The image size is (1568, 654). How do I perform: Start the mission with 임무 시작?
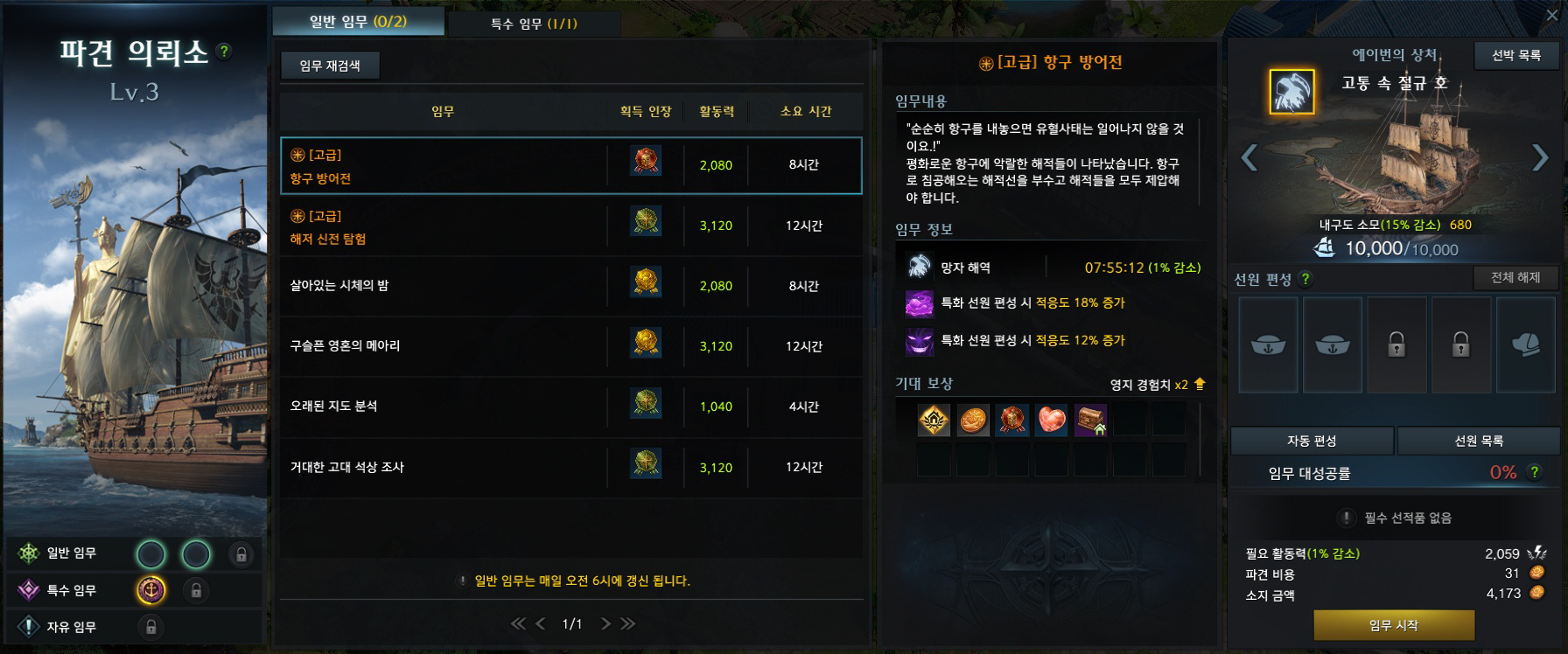tap(1393, 625)
